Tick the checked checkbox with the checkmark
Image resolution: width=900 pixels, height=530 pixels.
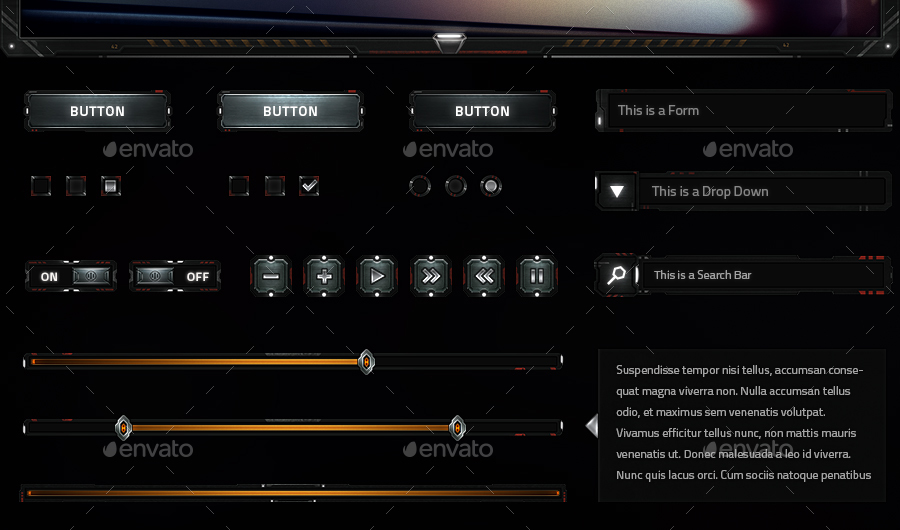click(309, 185)
